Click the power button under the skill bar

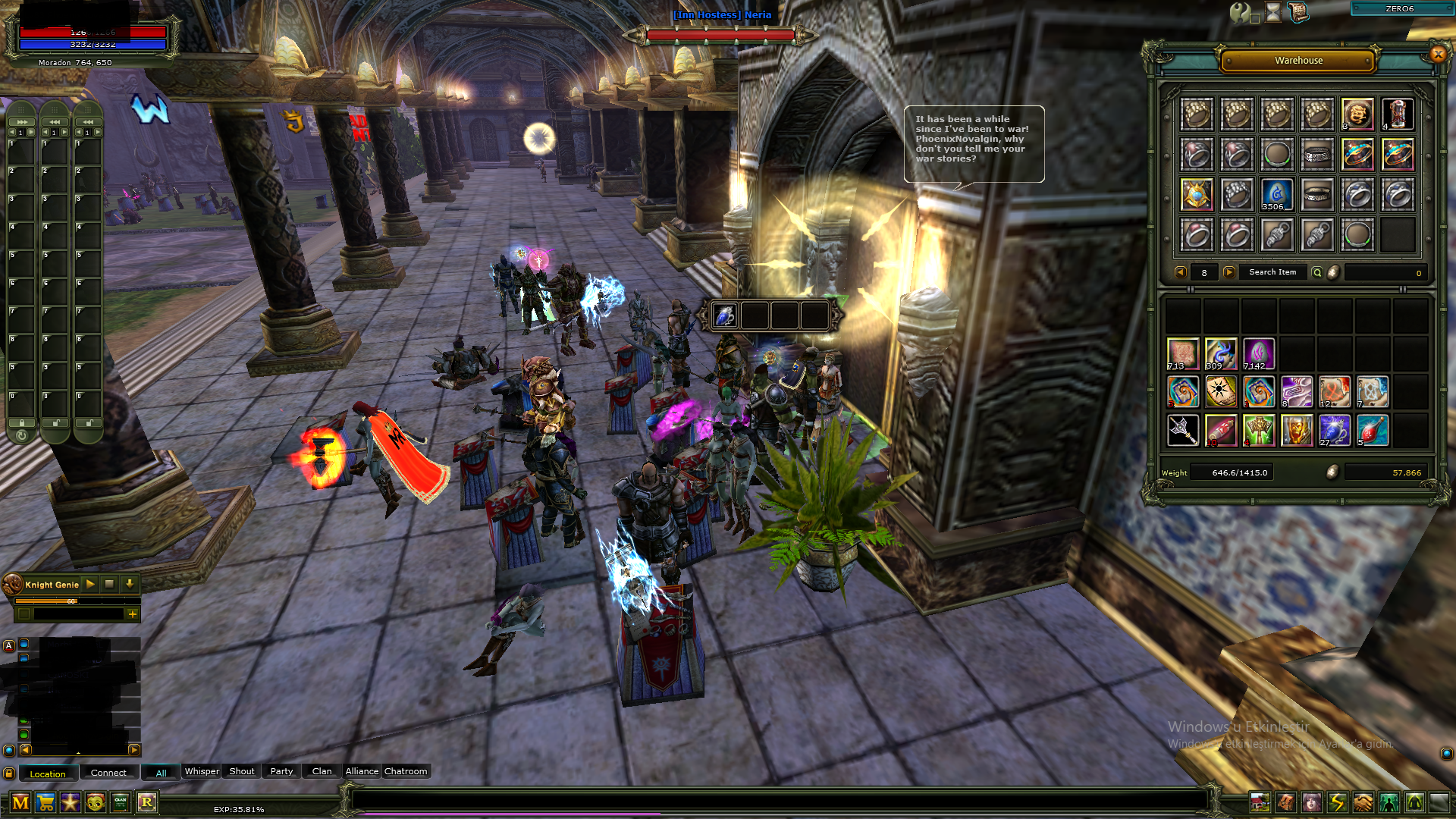(22, 437)
